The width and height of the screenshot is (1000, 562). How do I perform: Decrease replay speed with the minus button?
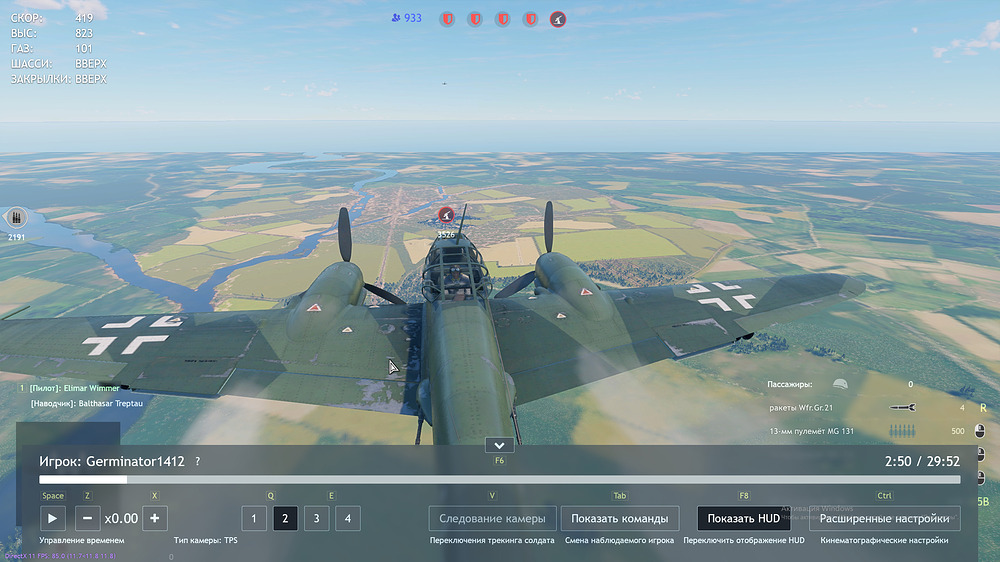[x=87, y=518]
